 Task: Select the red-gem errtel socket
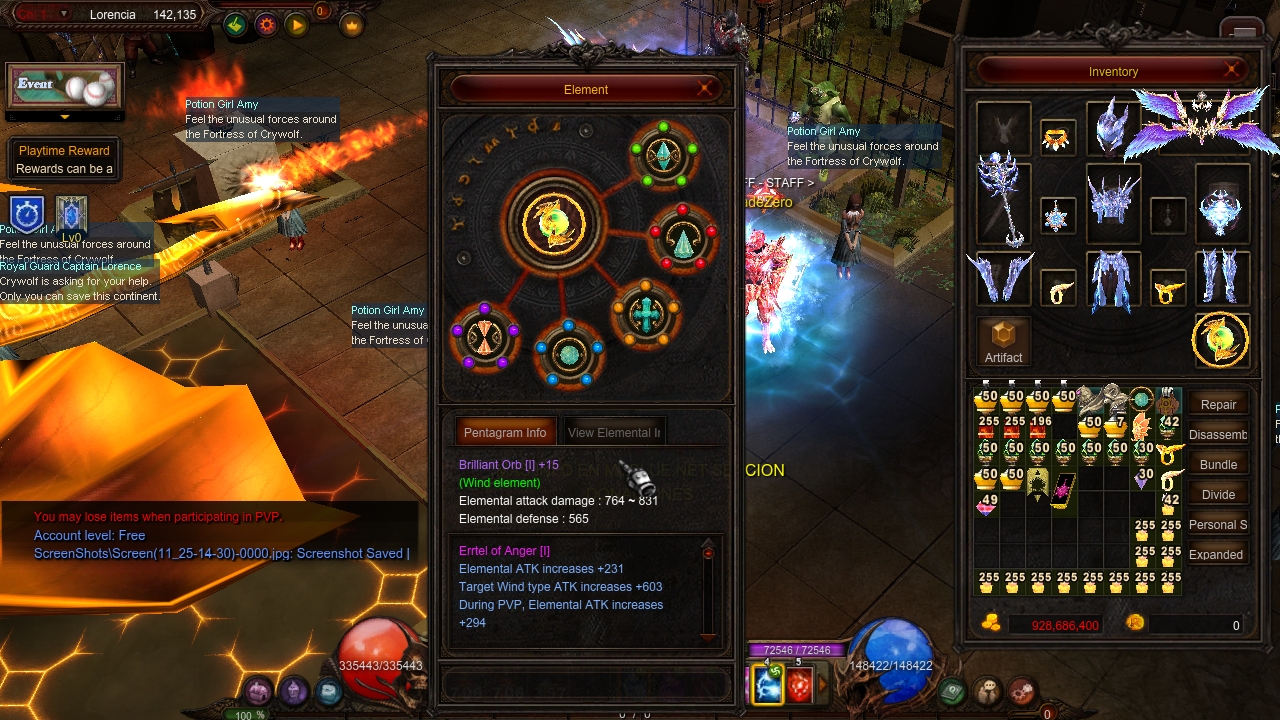[683, 238]
